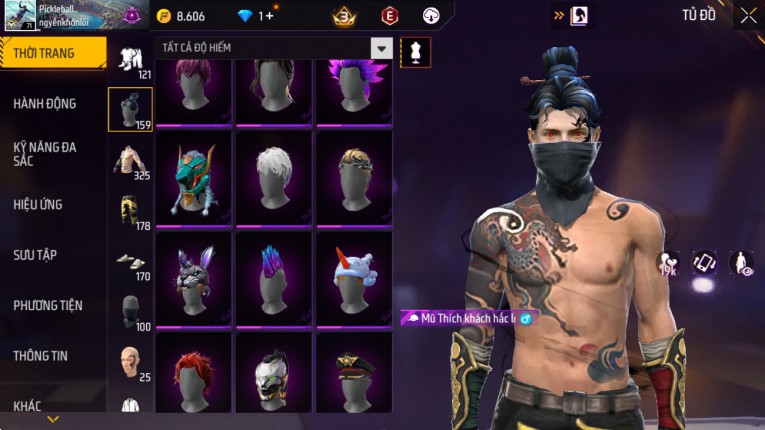765x430 pixels.
Task: Switch to the THỜI TRANG tab
Action: (46, 53)
